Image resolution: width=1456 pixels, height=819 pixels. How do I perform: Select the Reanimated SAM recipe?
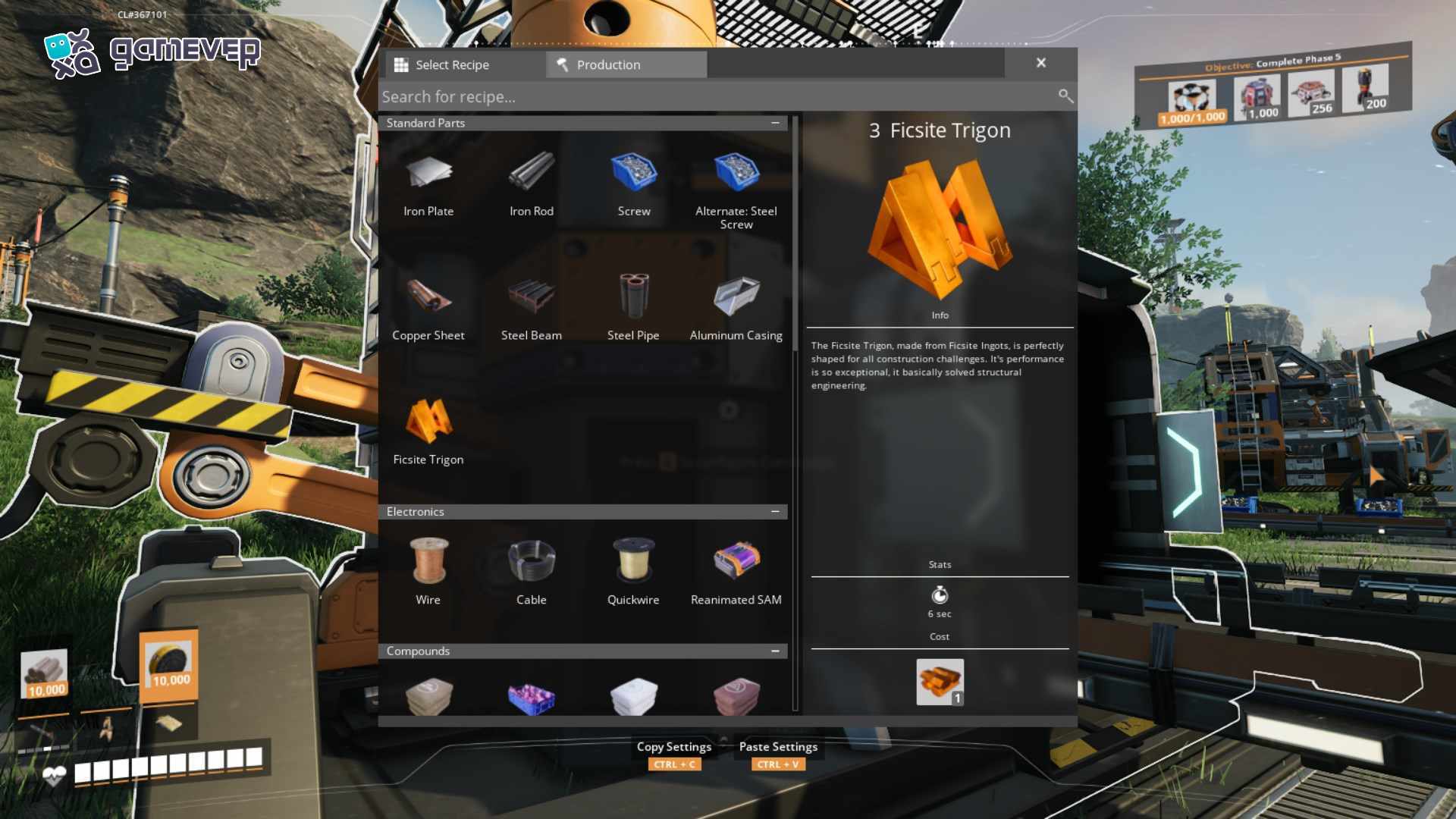point(736,570)
